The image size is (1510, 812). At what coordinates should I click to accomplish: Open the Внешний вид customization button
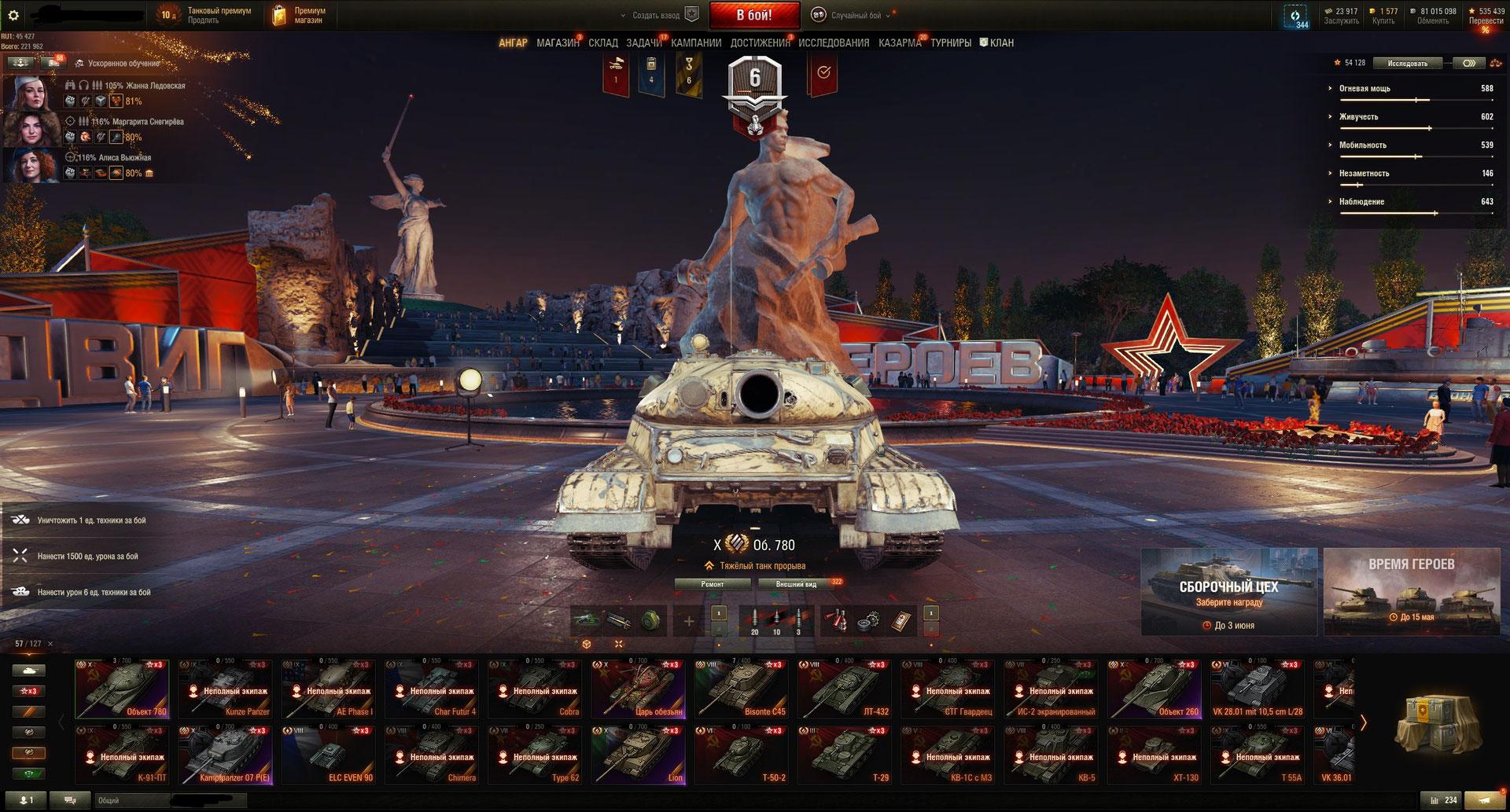pyautogui.click(x=796, y=584)
